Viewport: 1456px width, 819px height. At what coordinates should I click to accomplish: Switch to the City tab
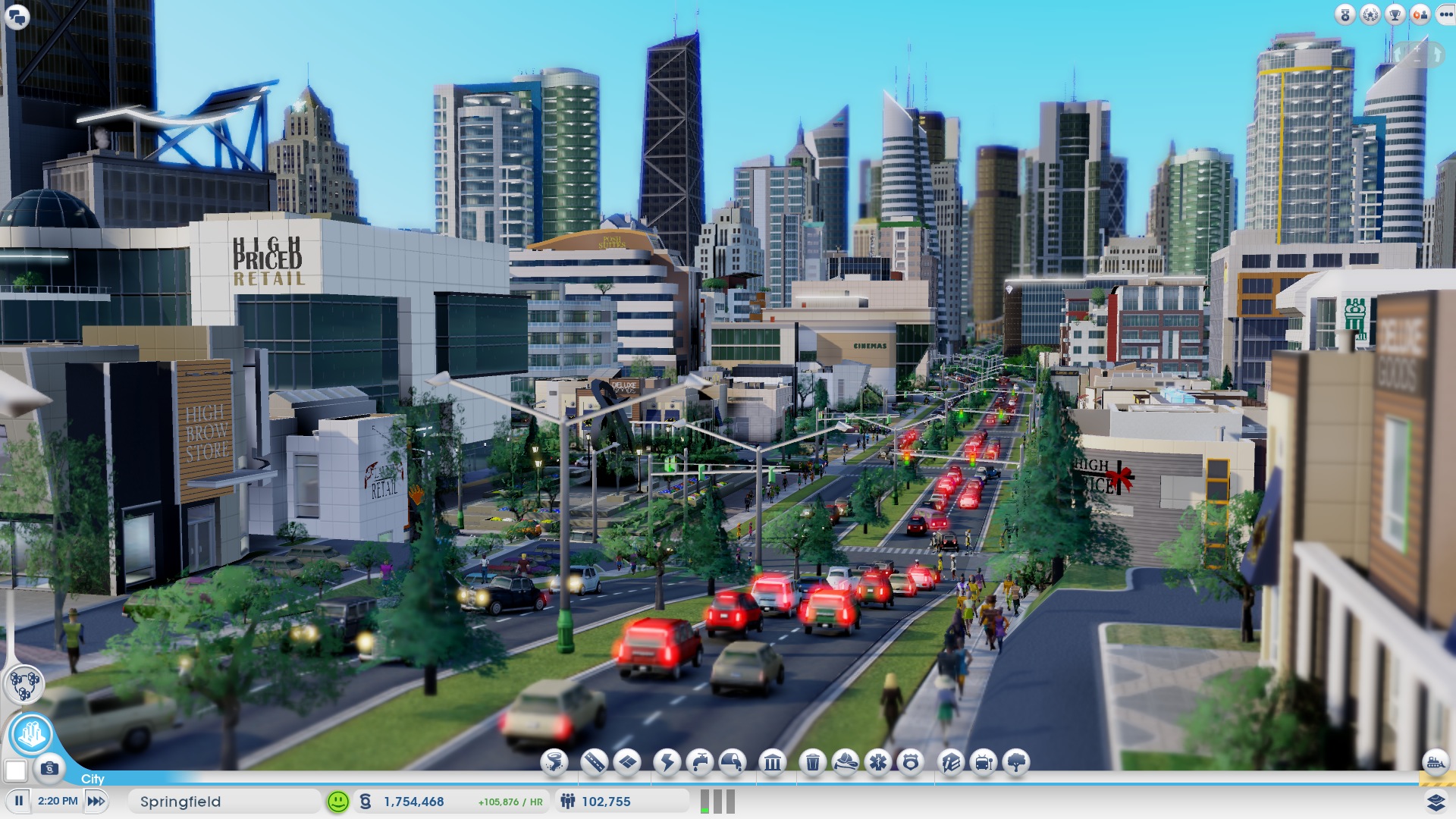91,779
